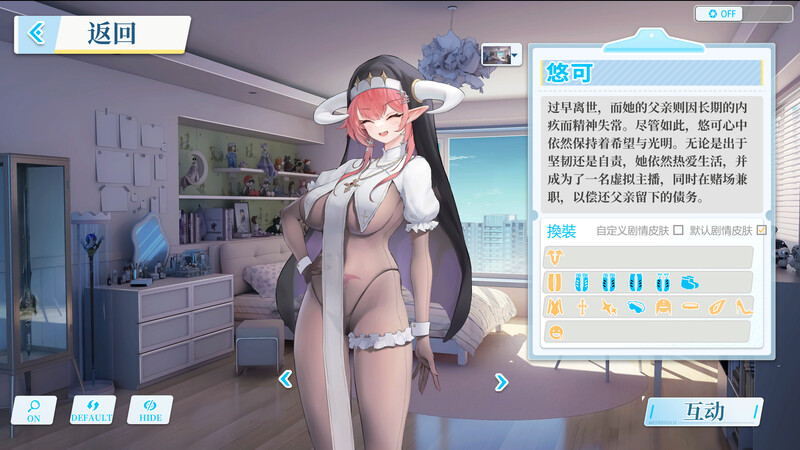Image resolution: width=800 pixels, height=450 pixels.
Task: Show the next character with right arrow
Action: 501,380
